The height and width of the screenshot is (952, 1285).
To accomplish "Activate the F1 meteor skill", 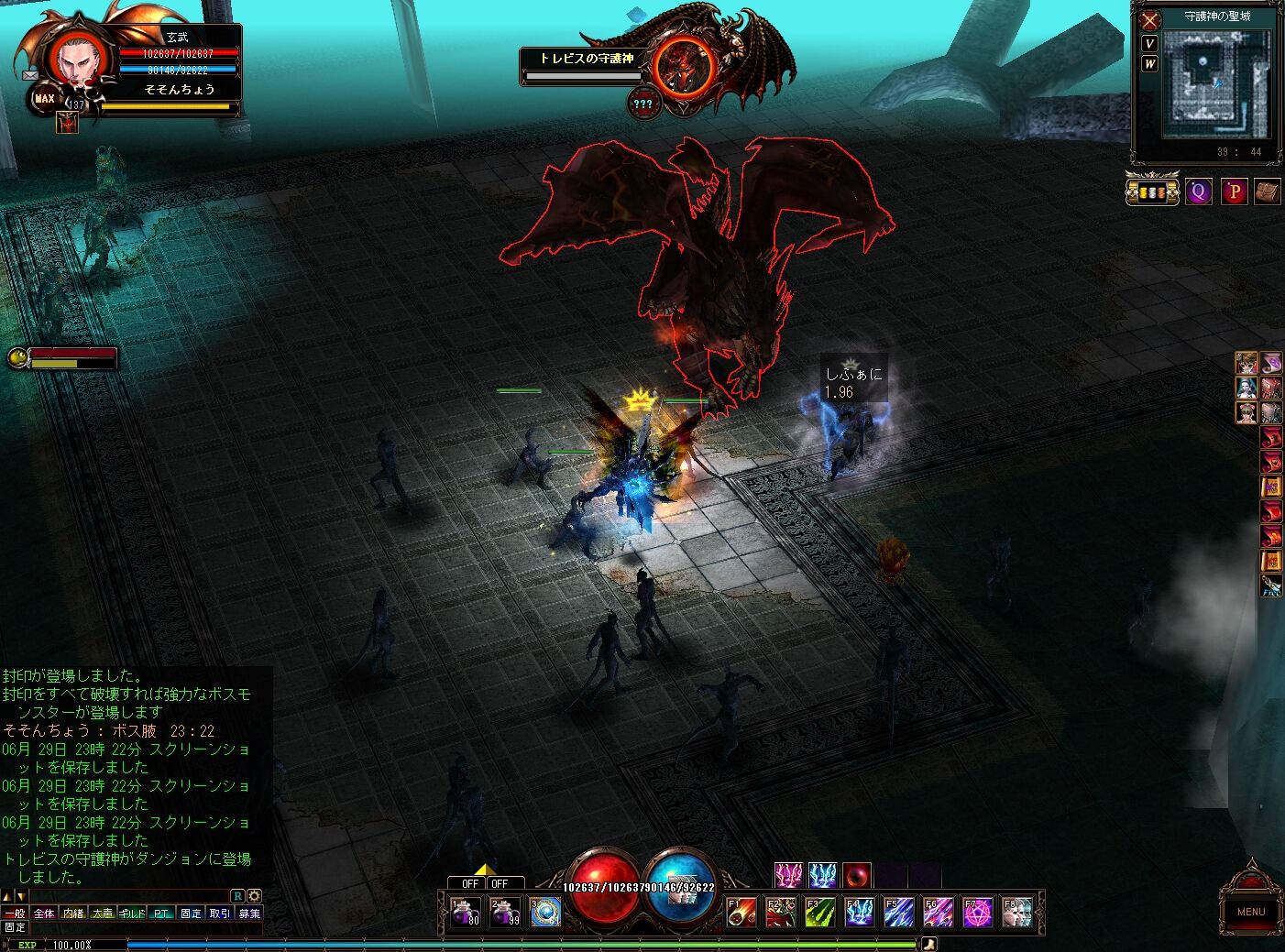I will pos(741,912).
